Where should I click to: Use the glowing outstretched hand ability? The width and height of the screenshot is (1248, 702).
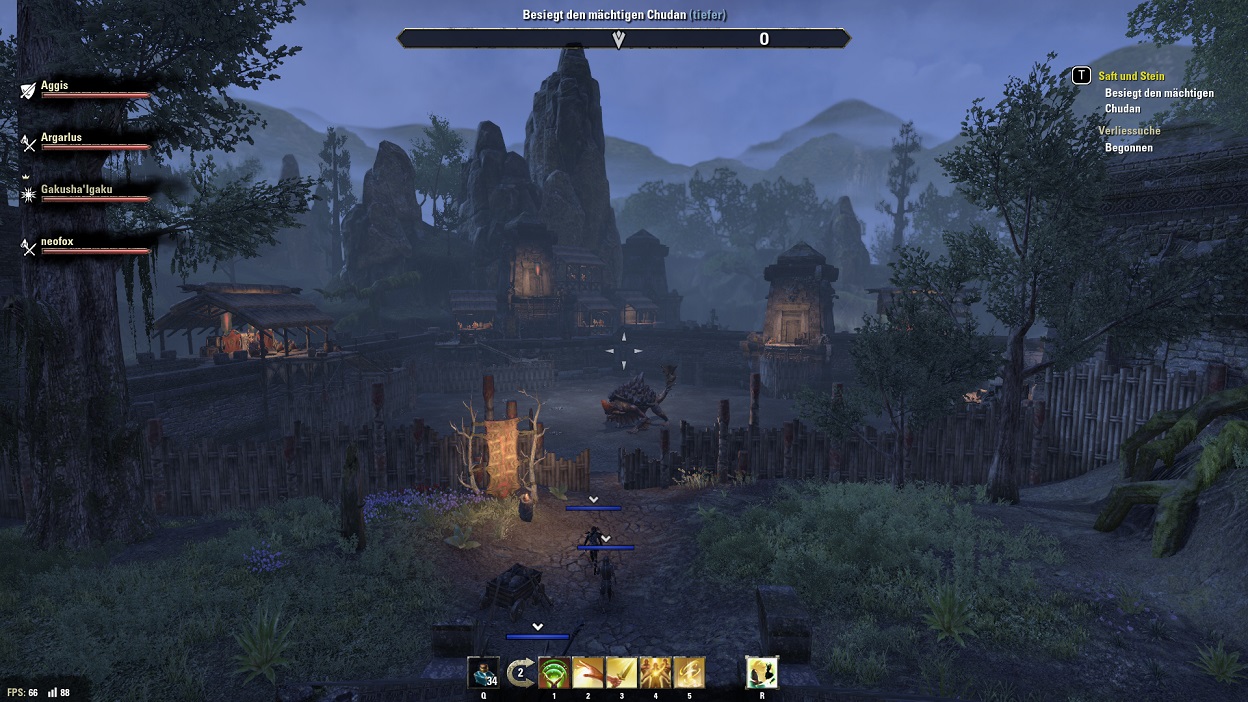click(588, 672)
